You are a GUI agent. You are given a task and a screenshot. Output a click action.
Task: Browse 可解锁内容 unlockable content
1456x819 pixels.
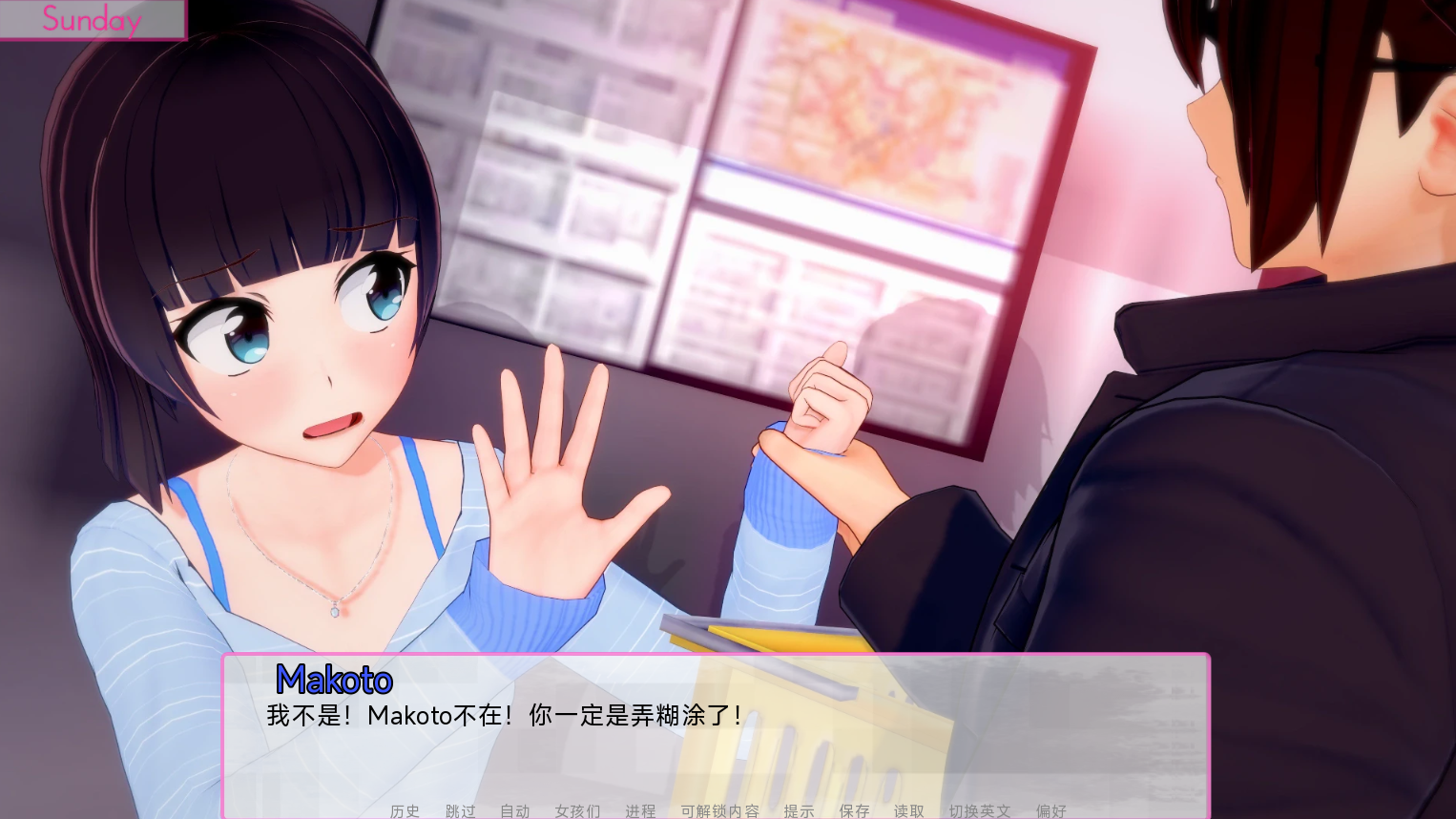pos(720,810)
